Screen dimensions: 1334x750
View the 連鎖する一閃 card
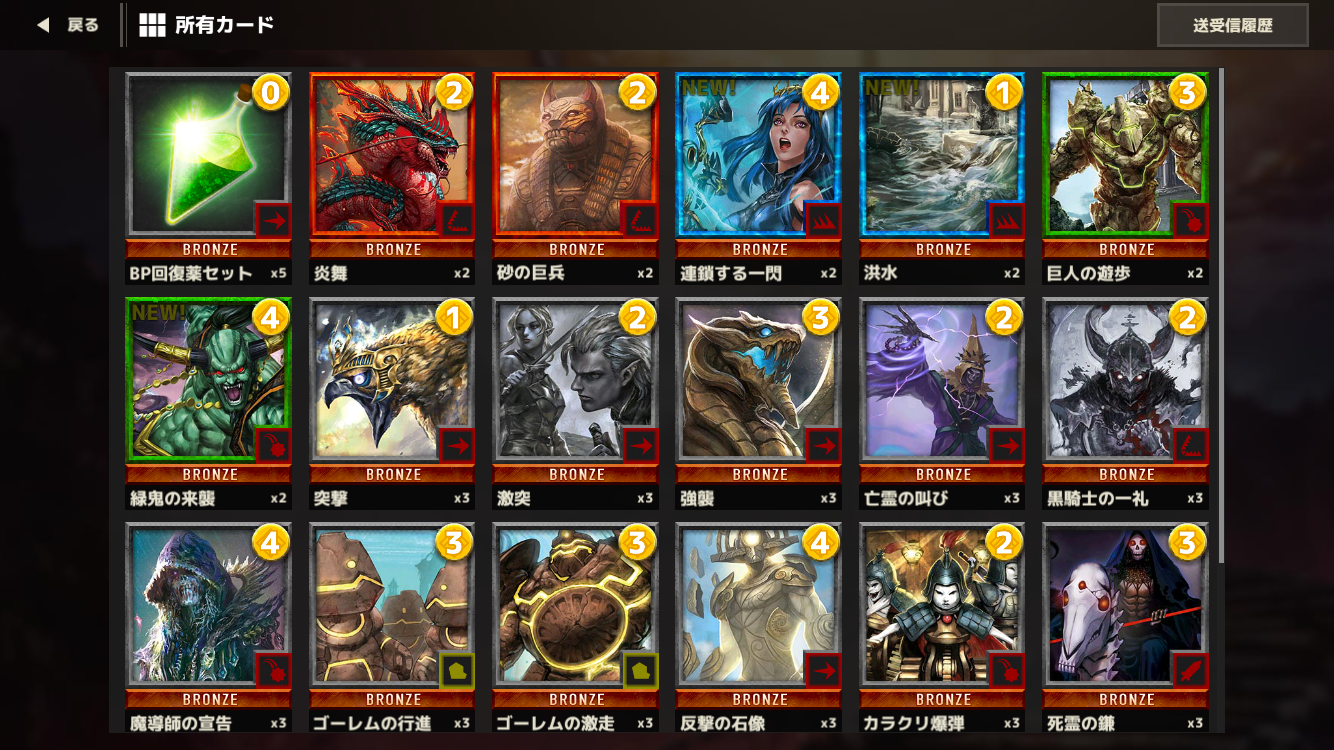(757, 155)
